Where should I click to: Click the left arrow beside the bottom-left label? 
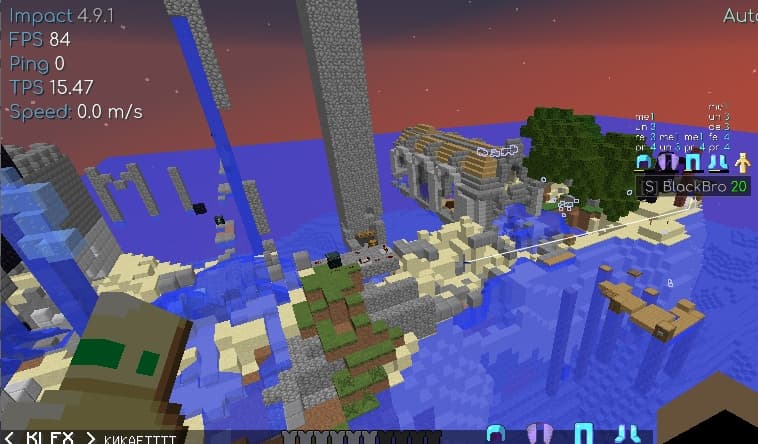(x=9, y=437)
